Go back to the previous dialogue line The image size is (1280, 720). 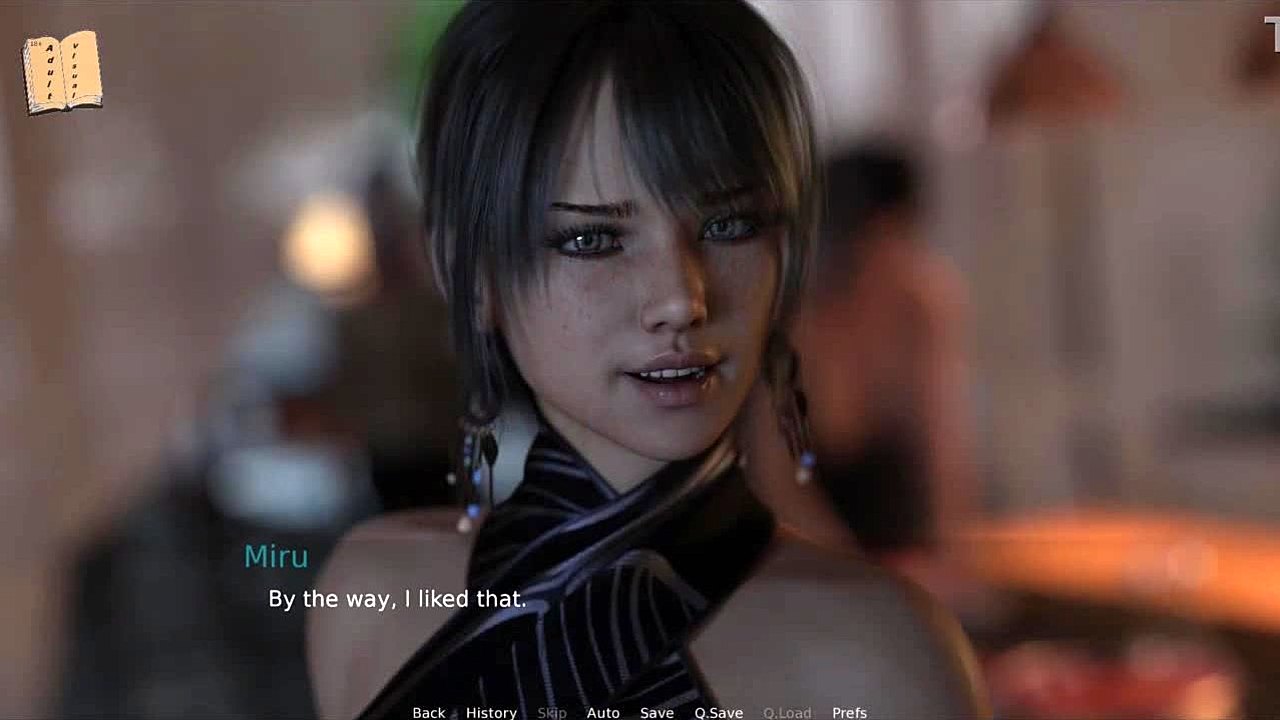[428, 712]
